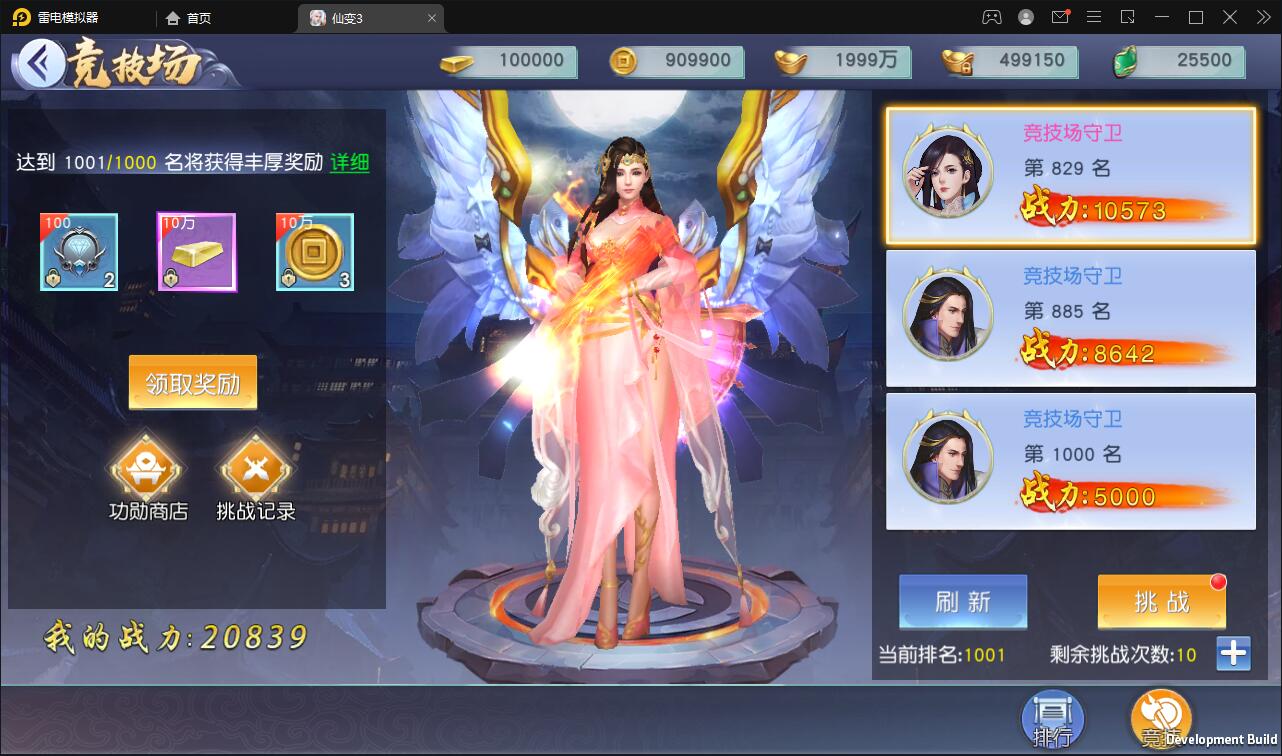Viewport: 1282px width, 756px height.
Task: Open emulator mail notifications icon
Action: coord(1061,16)
